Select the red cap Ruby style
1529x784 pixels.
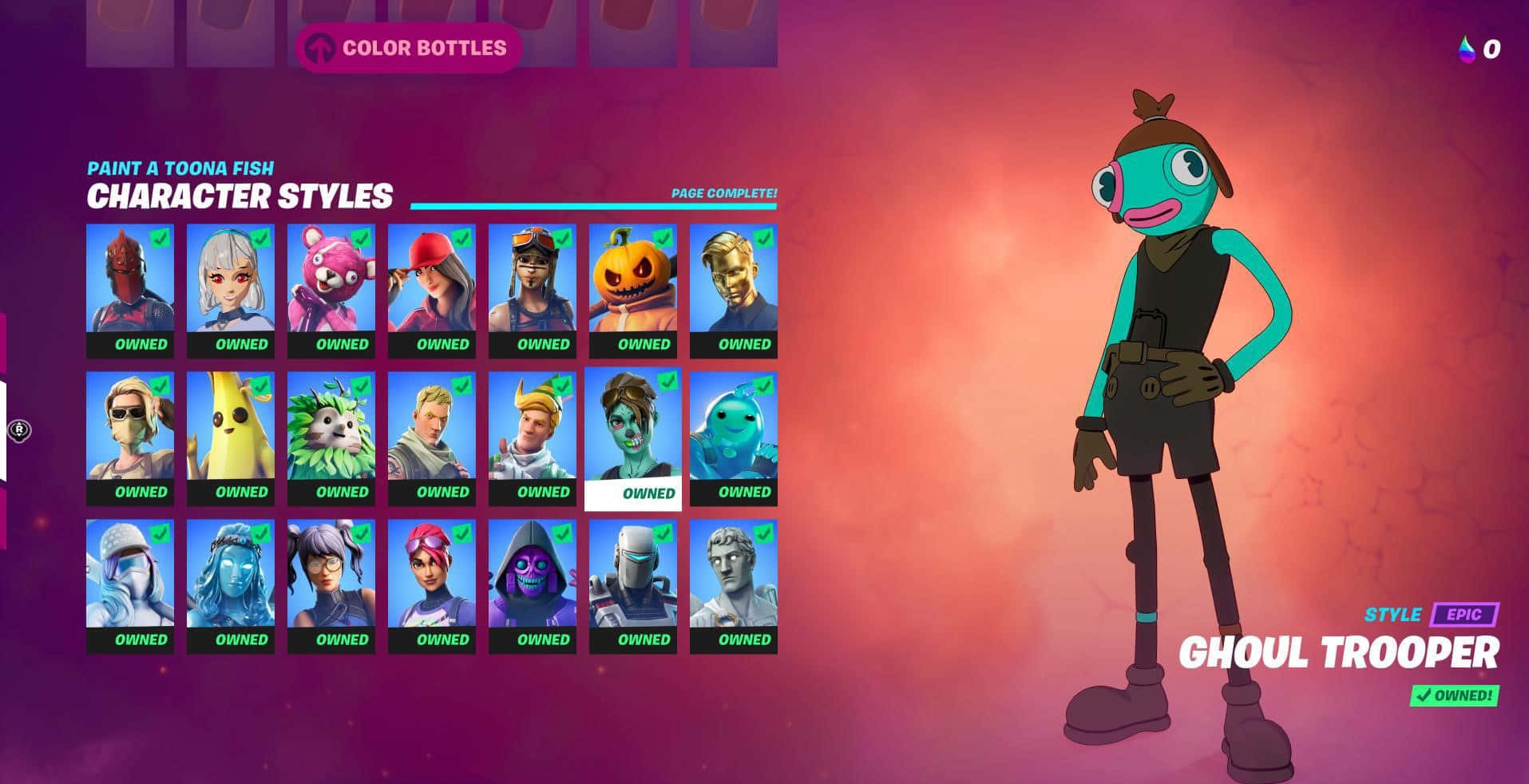(x=432, y=291)
